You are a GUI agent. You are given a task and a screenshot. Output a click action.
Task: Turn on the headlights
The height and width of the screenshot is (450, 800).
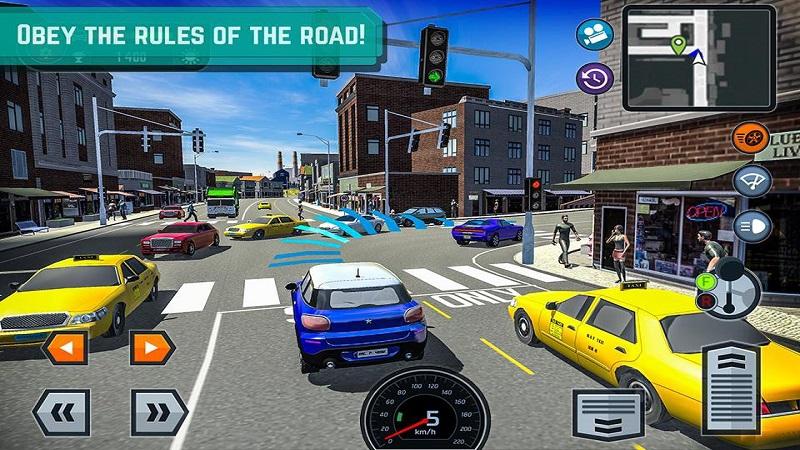point(752,225)
